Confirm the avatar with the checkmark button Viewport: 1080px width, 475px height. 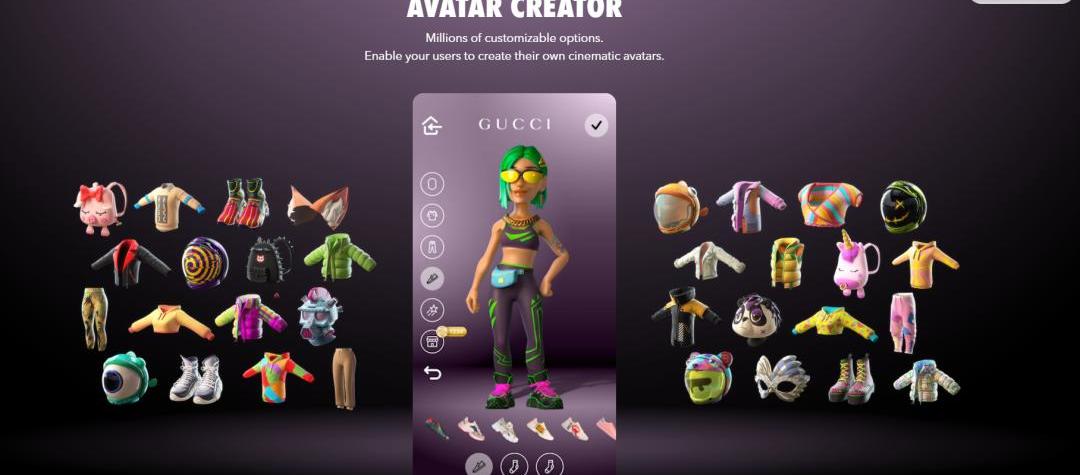point(596,125)
